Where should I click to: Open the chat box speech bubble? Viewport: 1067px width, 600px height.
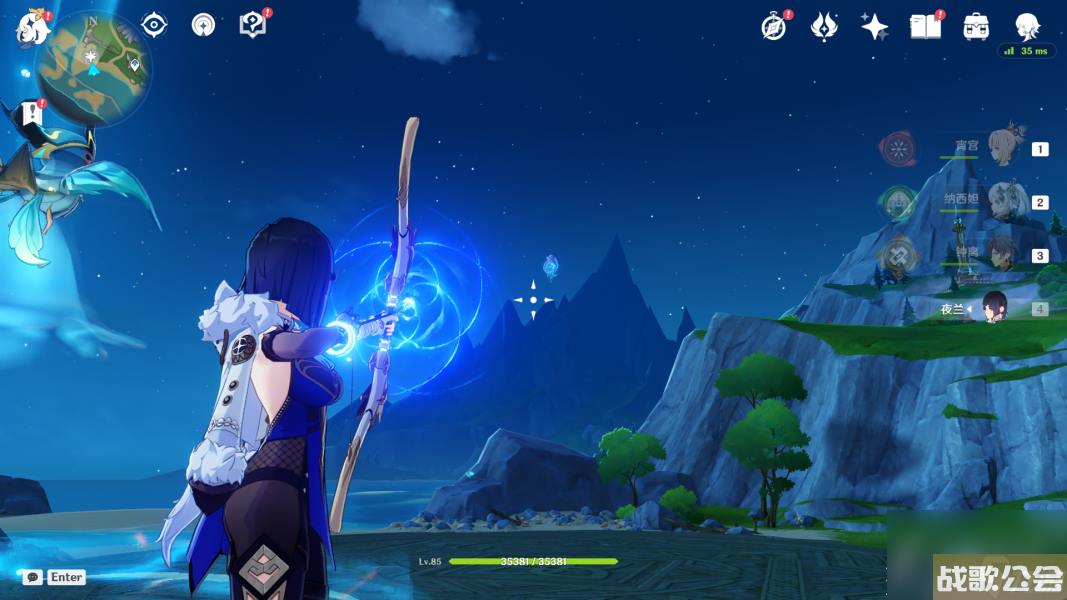[x=33, y=577]
